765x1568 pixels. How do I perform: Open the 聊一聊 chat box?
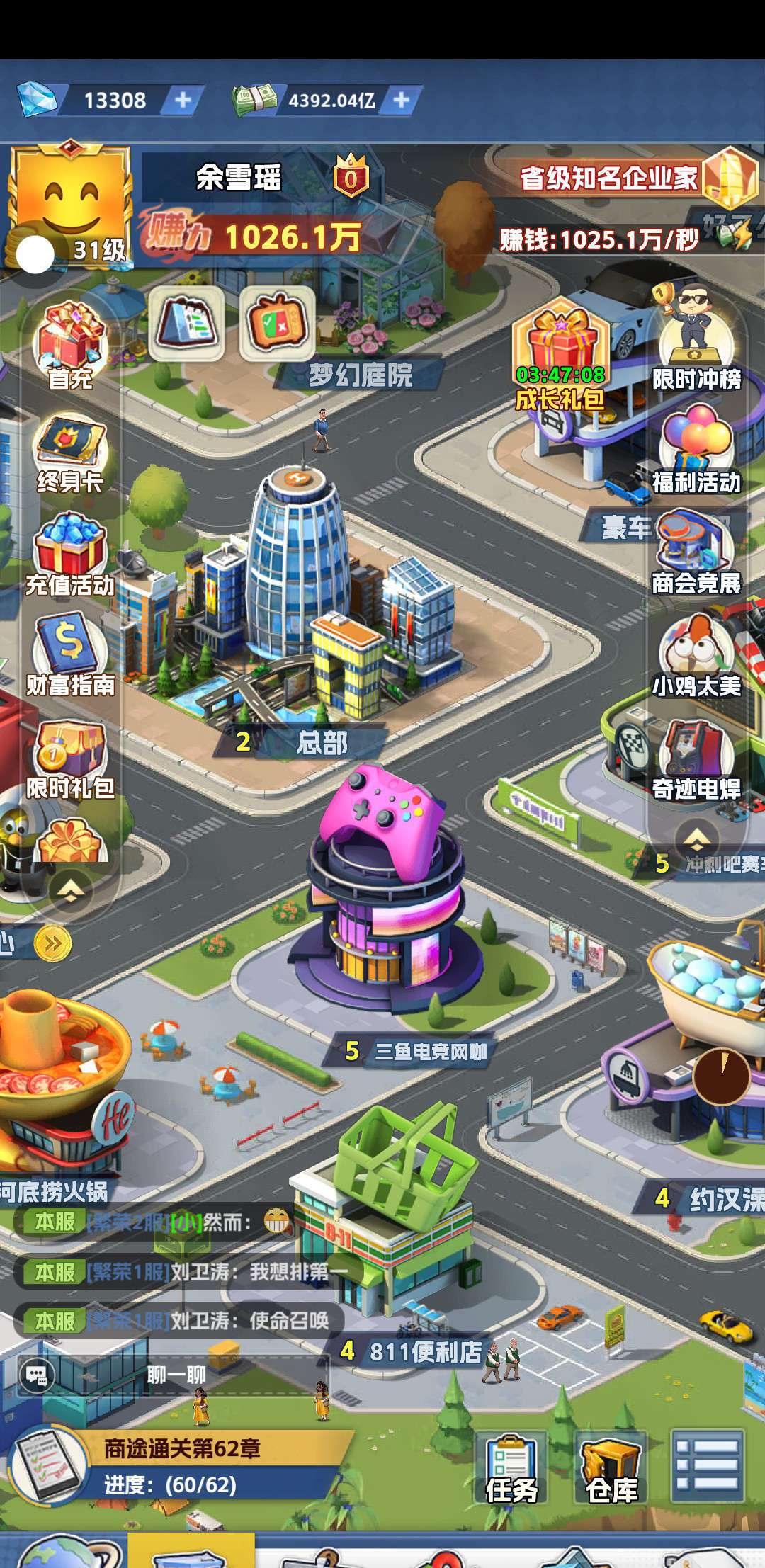(x=176, y=1375)
